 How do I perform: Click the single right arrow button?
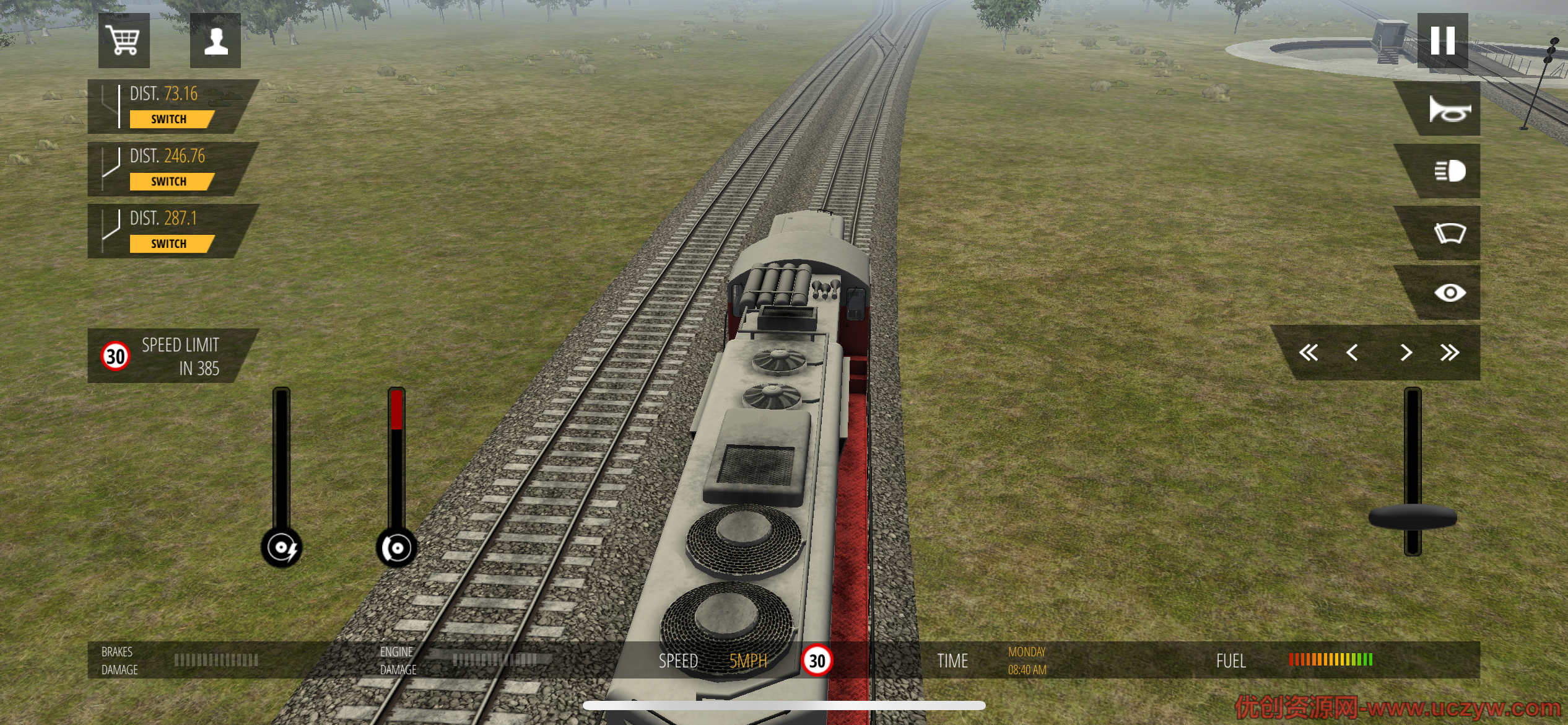1406,353
